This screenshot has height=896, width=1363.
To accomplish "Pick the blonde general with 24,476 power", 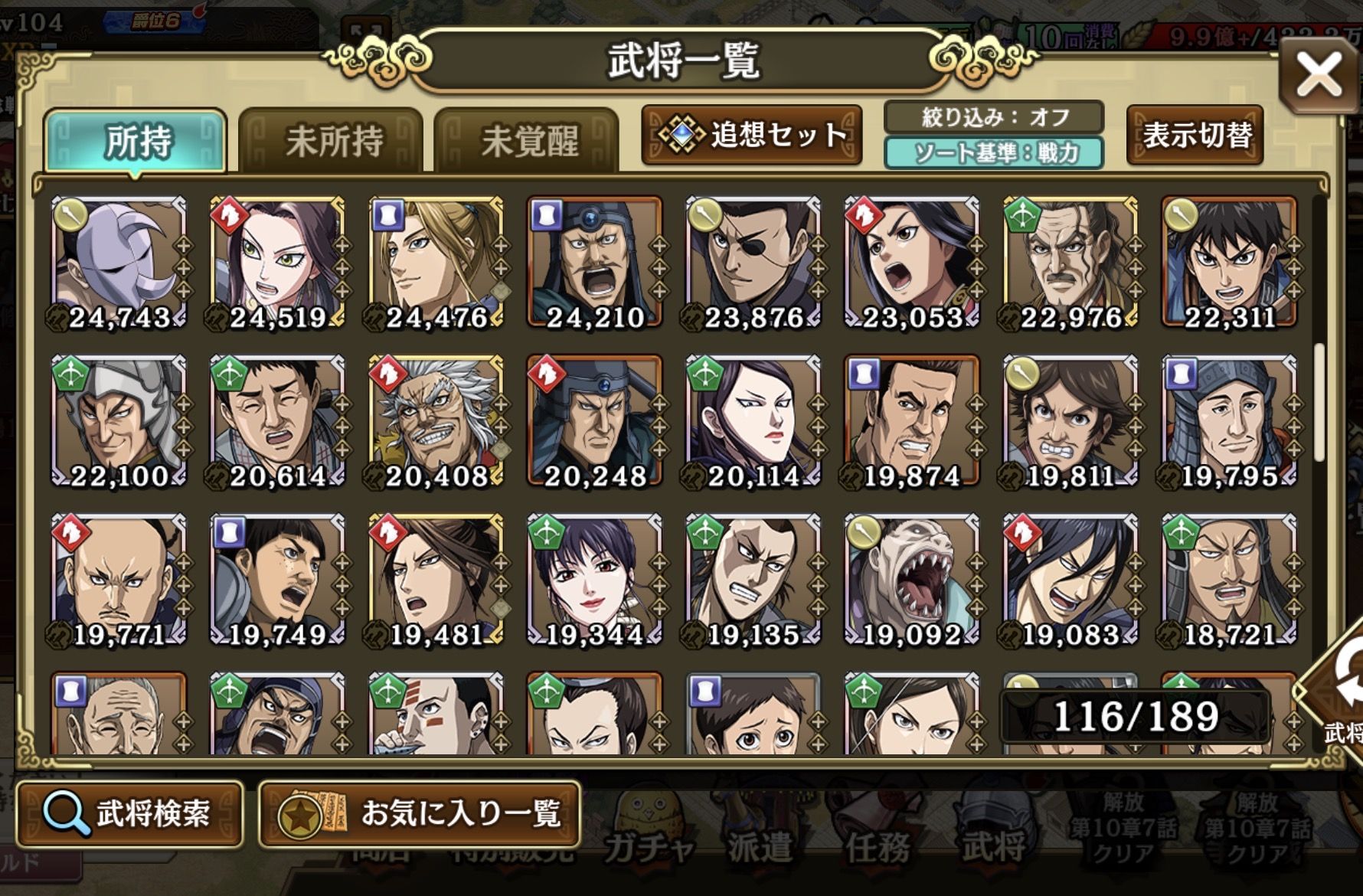I will 436,262.
